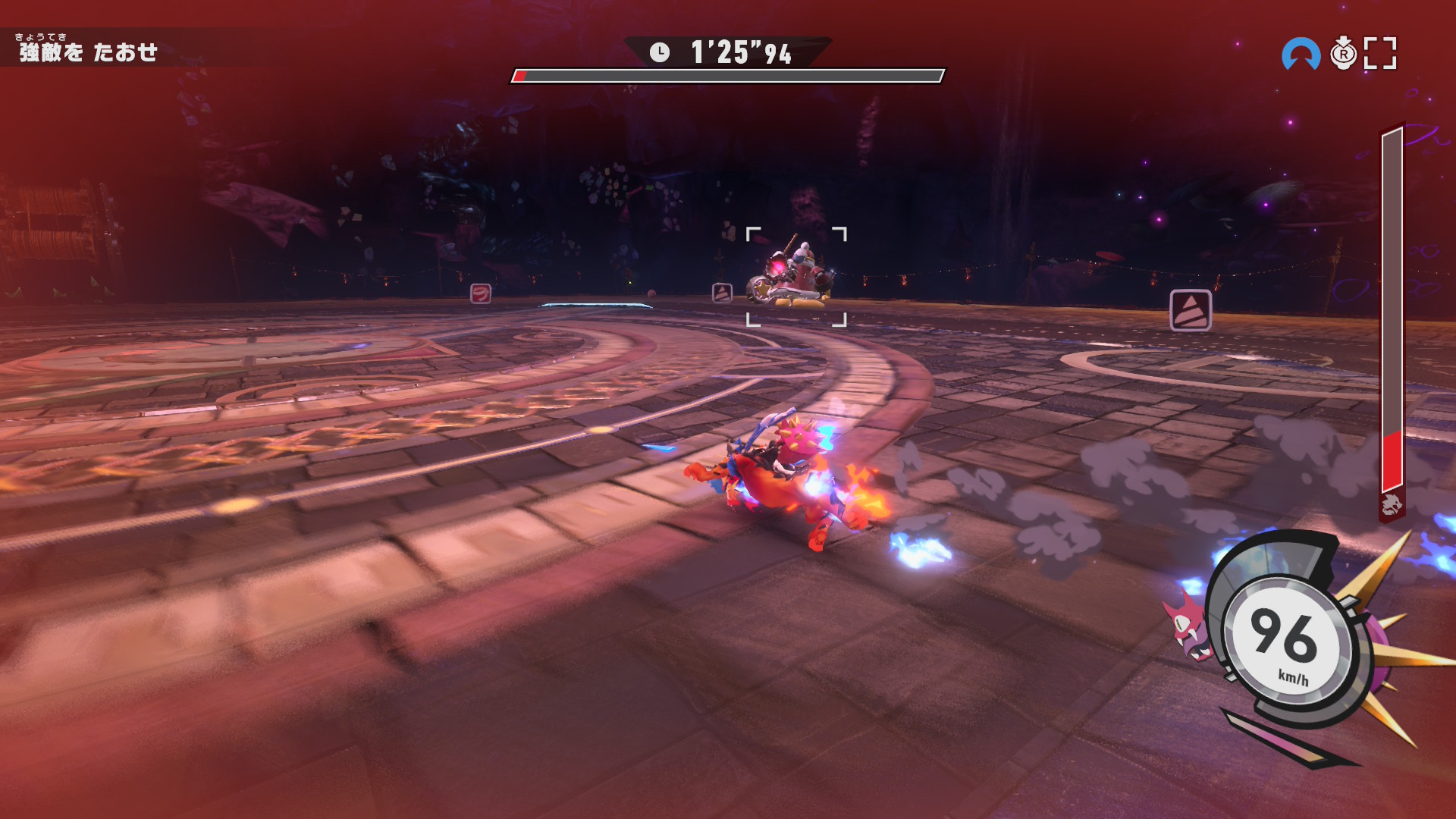Click the lock-on reticle around the boss
Screen dimensions: 1456x819
[796, 277]
